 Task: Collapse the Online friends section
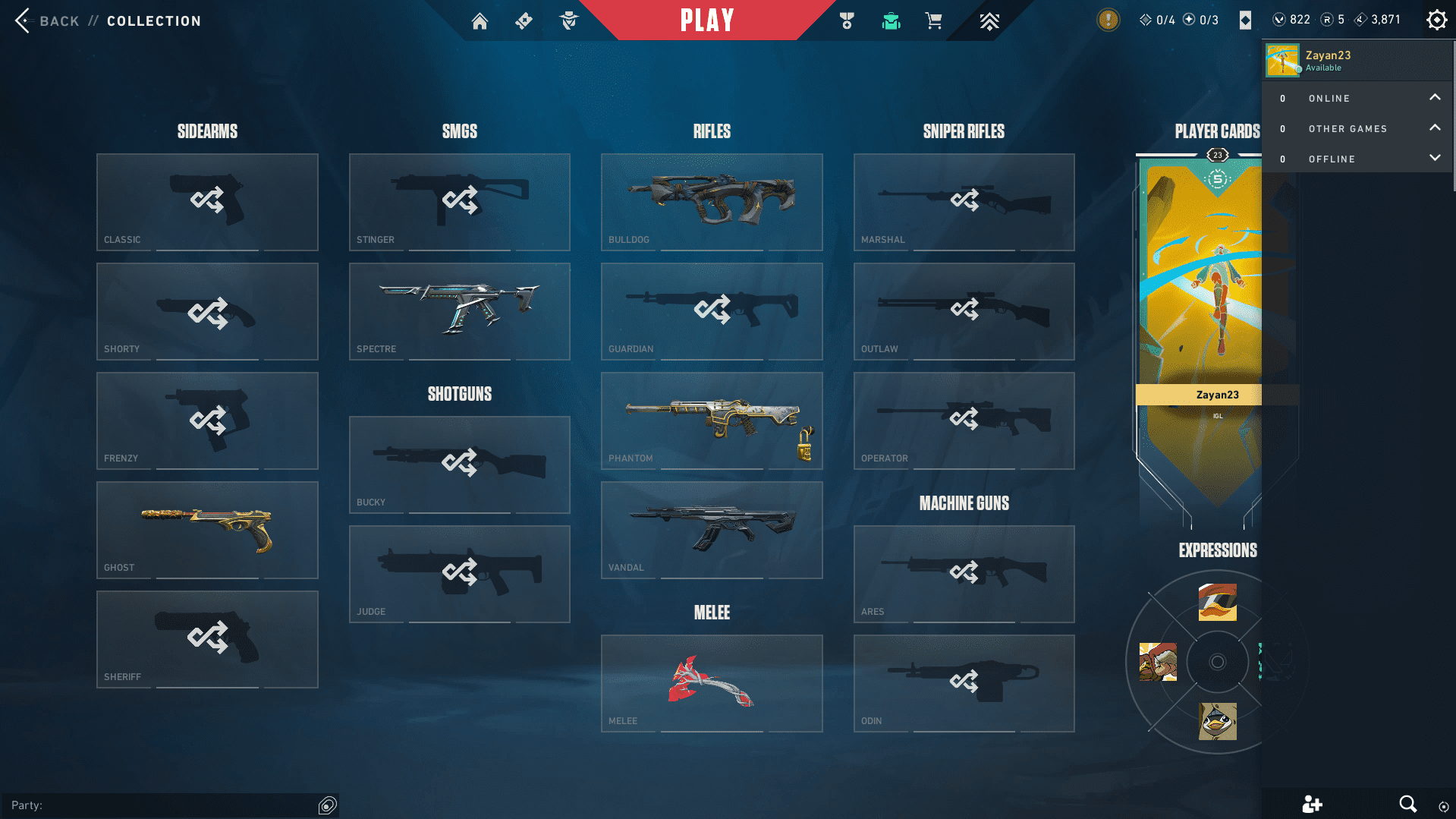[x=1435, y=97]
